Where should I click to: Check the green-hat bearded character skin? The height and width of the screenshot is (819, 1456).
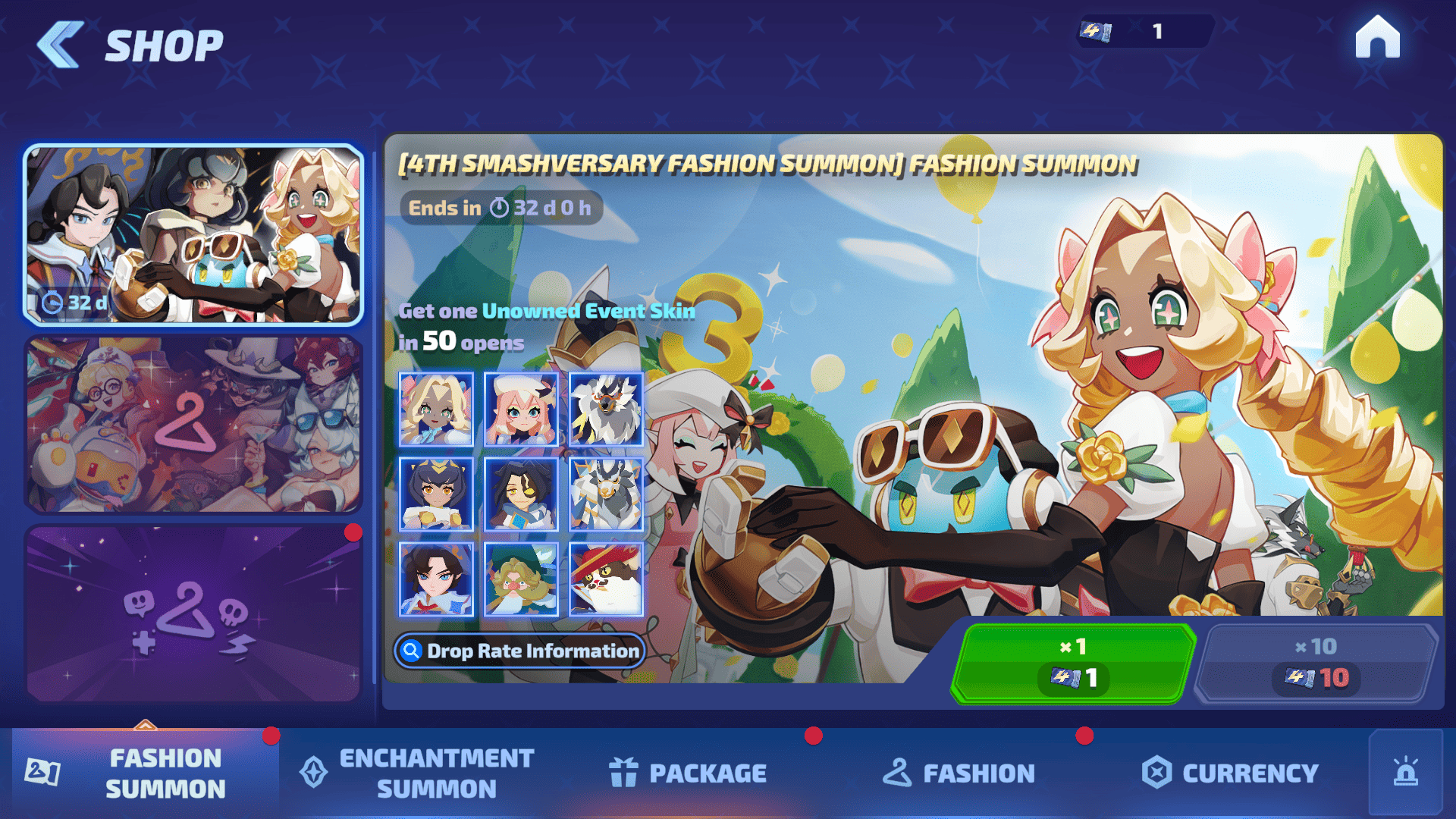click(521, 579)
